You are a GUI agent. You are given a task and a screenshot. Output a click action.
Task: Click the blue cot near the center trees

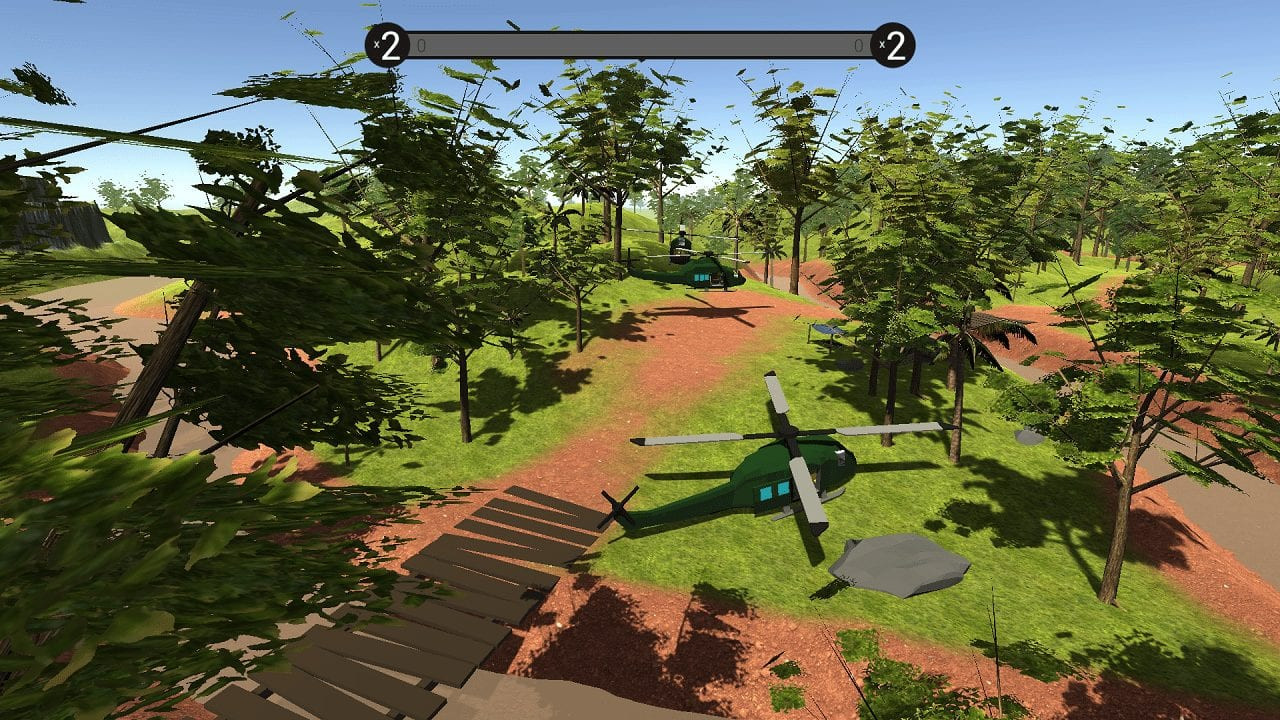point(827,330)
